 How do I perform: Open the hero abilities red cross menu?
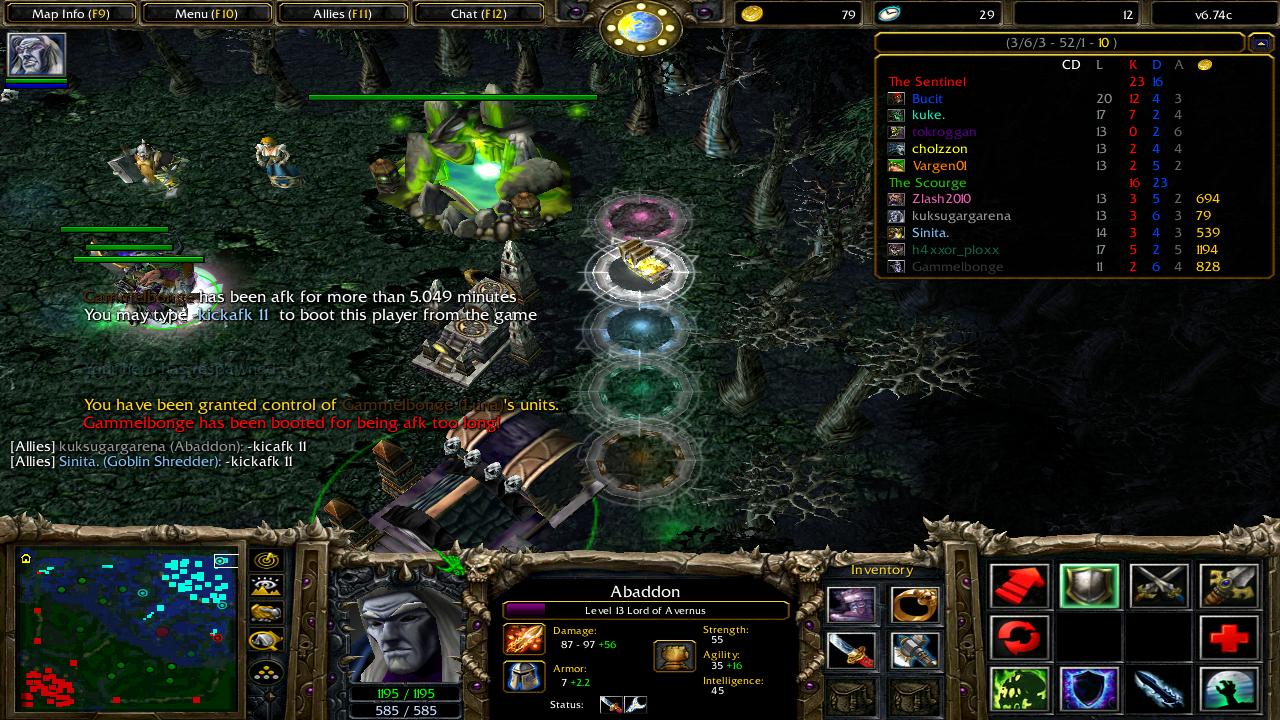pyautogui.click(x=1228, y=637)
